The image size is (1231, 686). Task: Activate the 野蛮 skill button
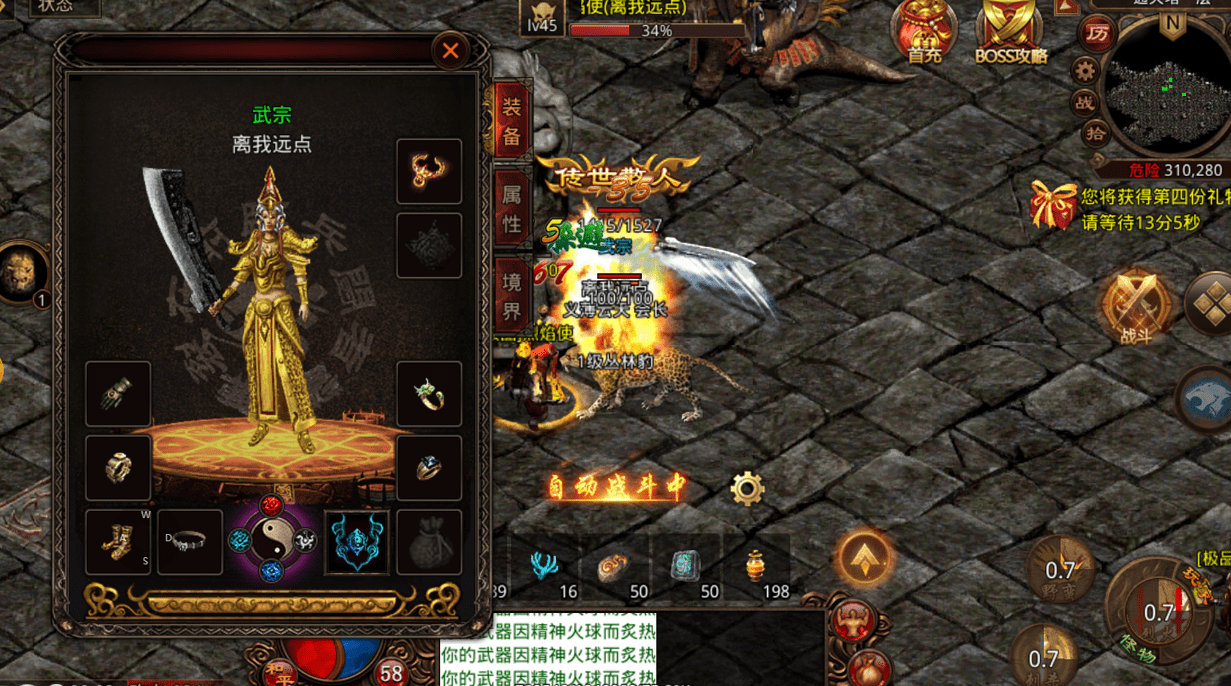click(1060, 572)
